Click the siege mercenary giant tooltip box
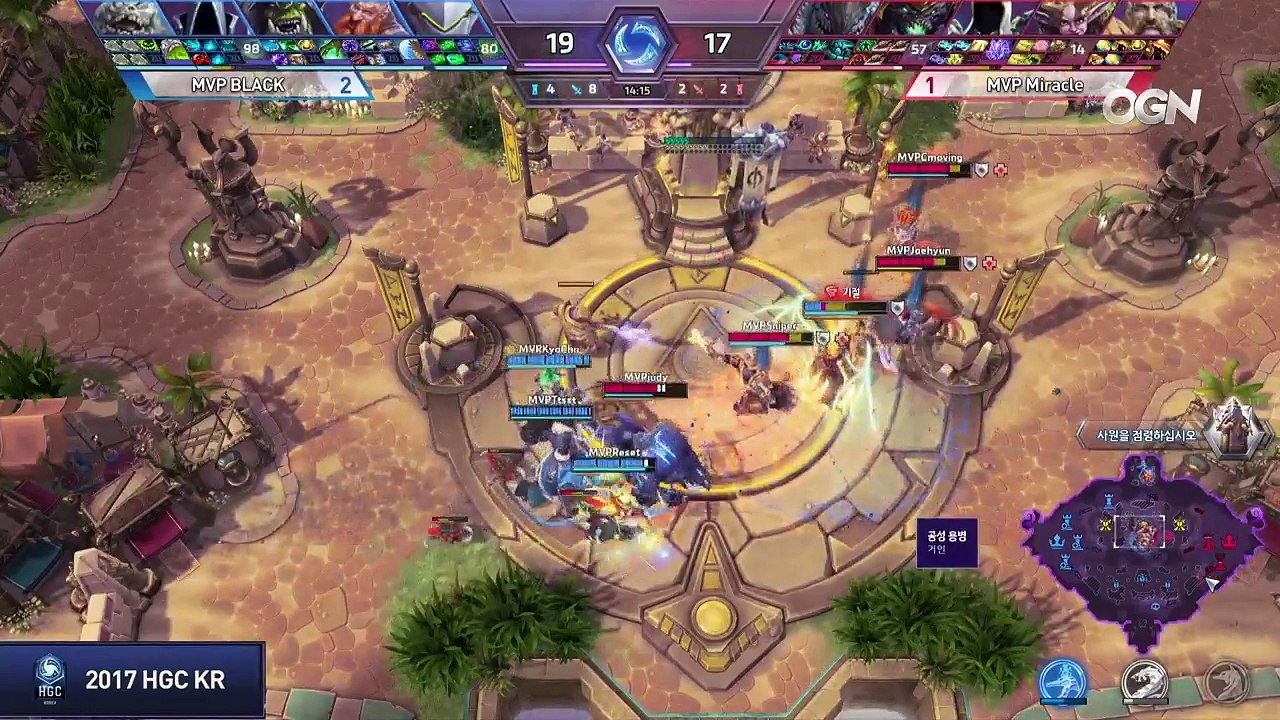This screenshot has height=720, width=1280. 946,543
